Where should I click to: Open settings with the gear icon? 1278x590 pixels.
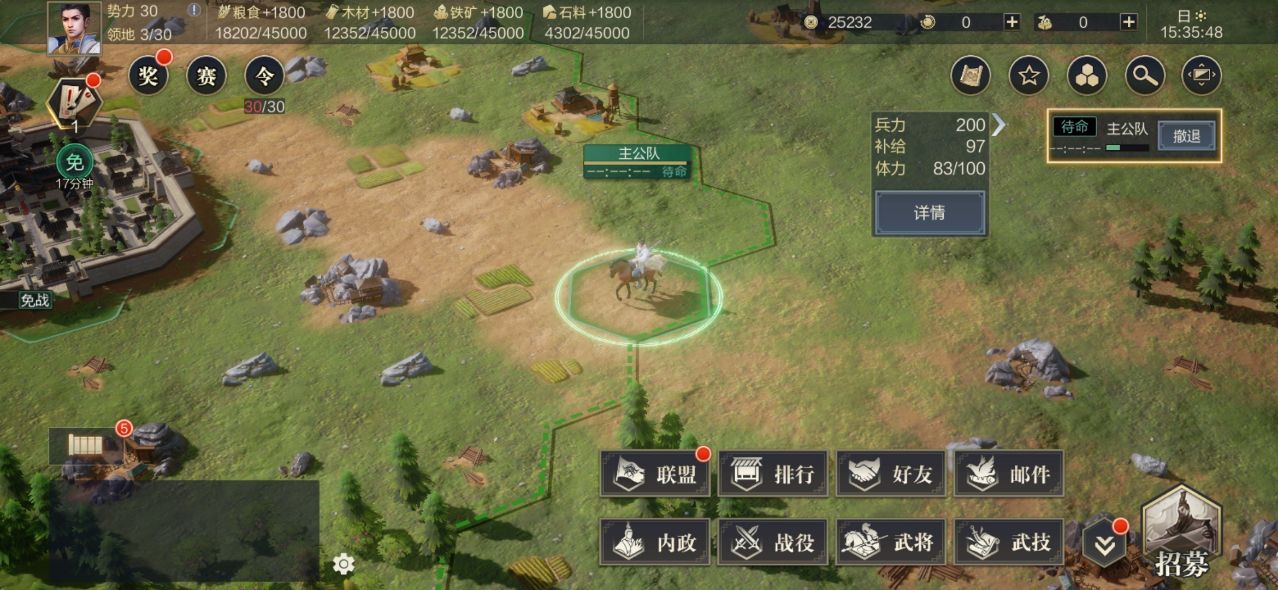[344, 565]
